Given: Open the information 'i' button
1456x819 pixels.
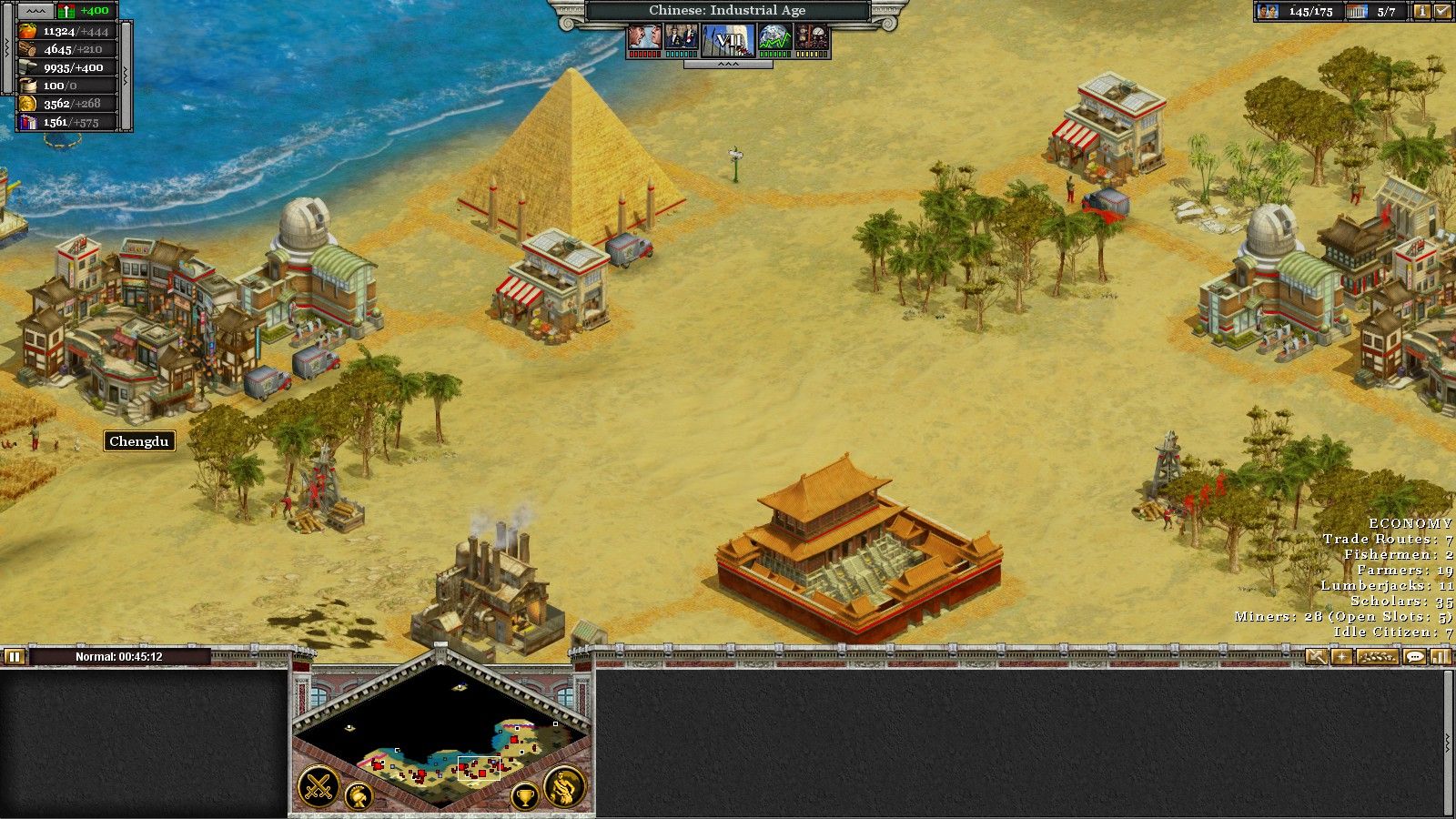Looking at the screenshot, I should [1421, 12].
